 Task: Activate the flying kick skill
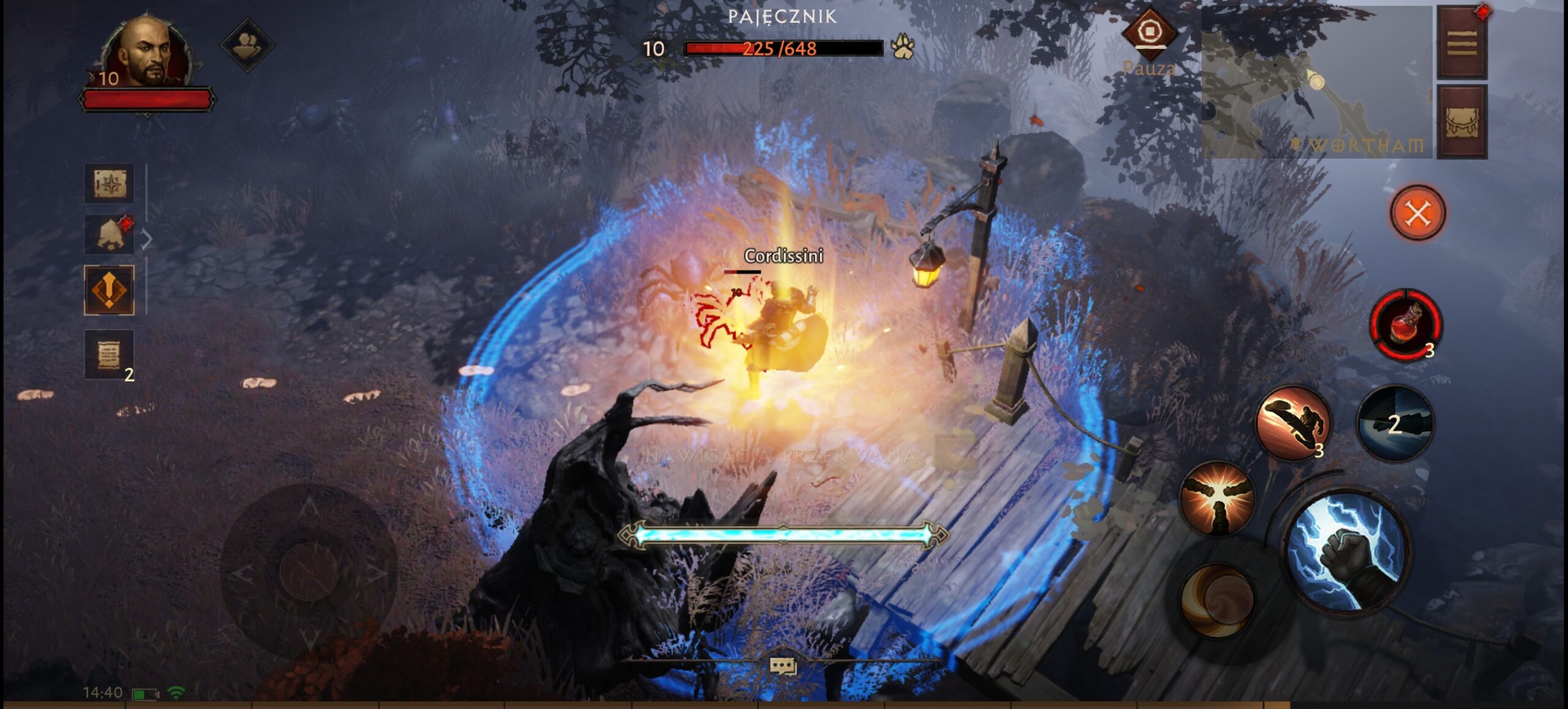1293,422
